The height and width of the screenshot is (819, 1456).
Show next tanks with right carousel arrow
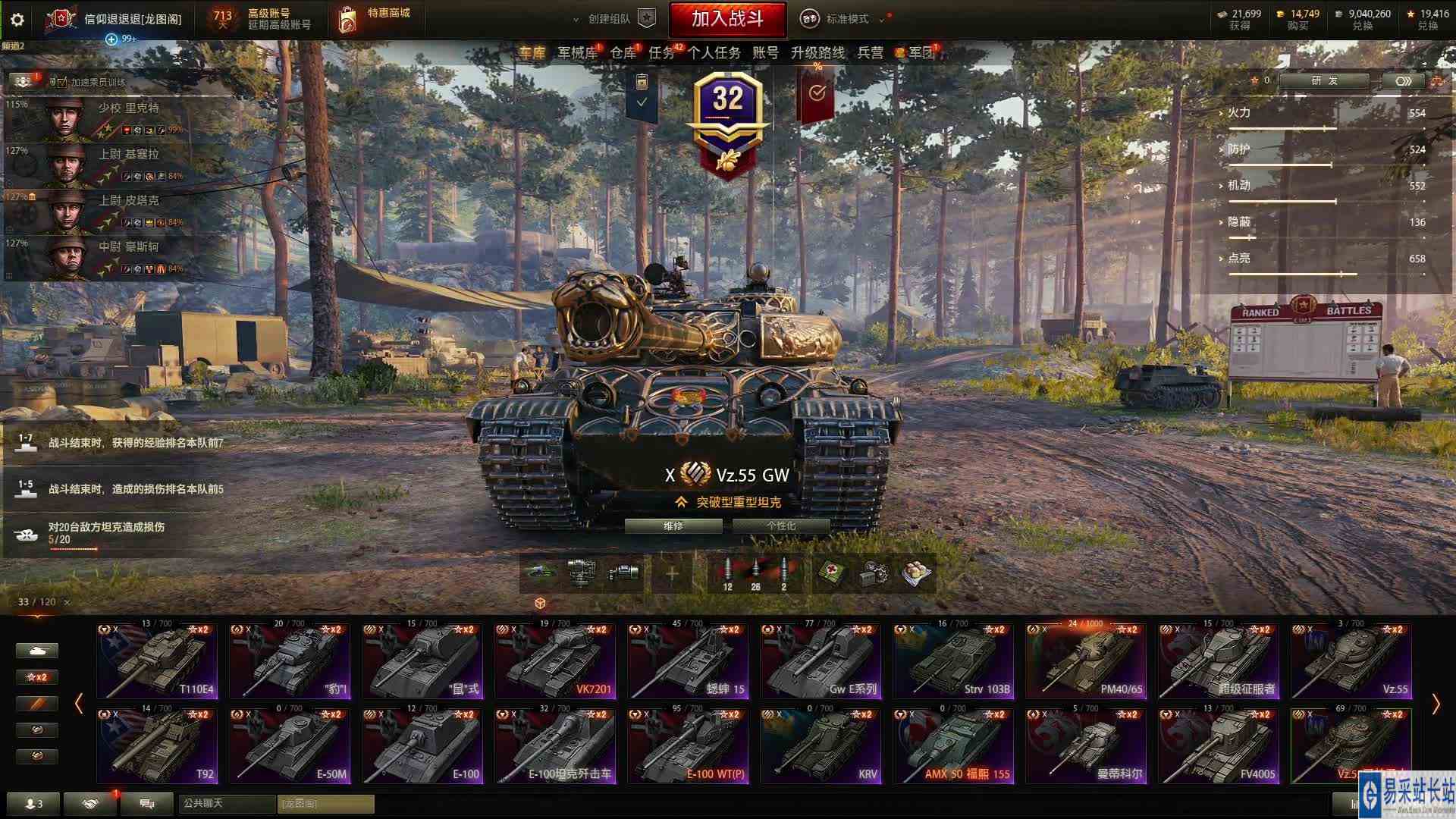[1436, 704]
